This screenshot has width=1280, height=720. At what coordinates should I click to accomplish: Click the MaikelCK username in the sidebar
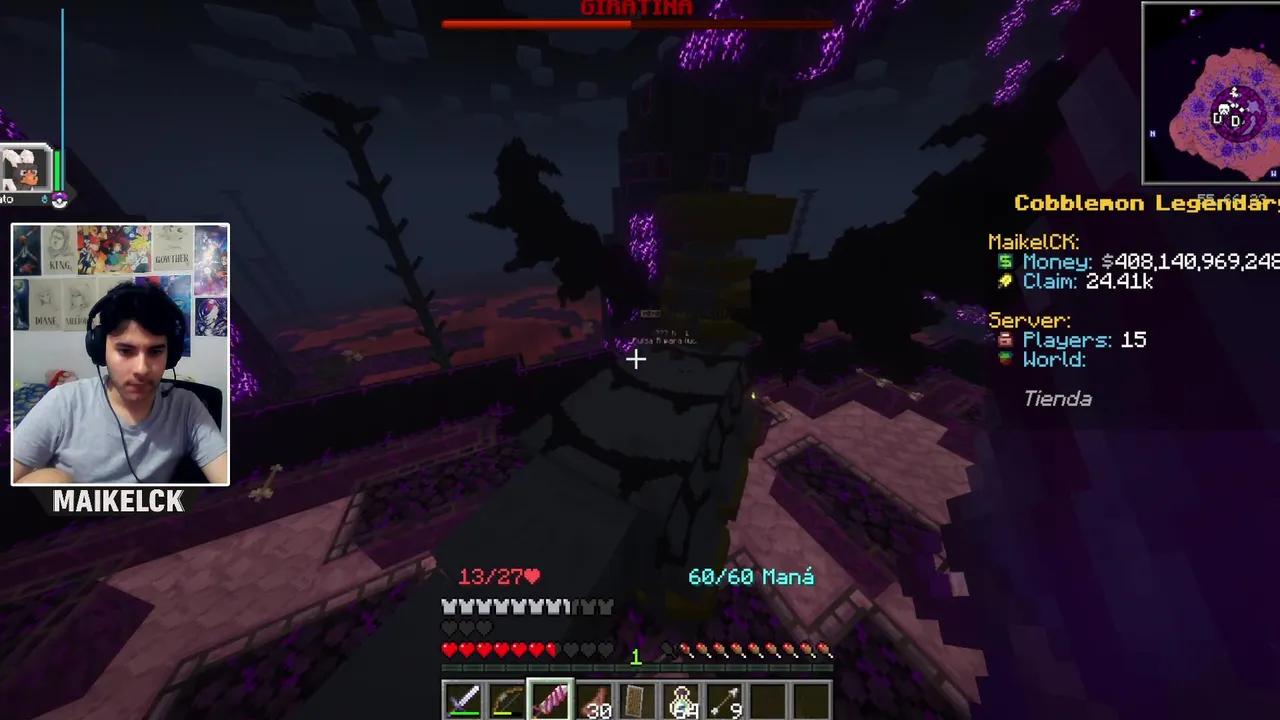(1032, 241)
